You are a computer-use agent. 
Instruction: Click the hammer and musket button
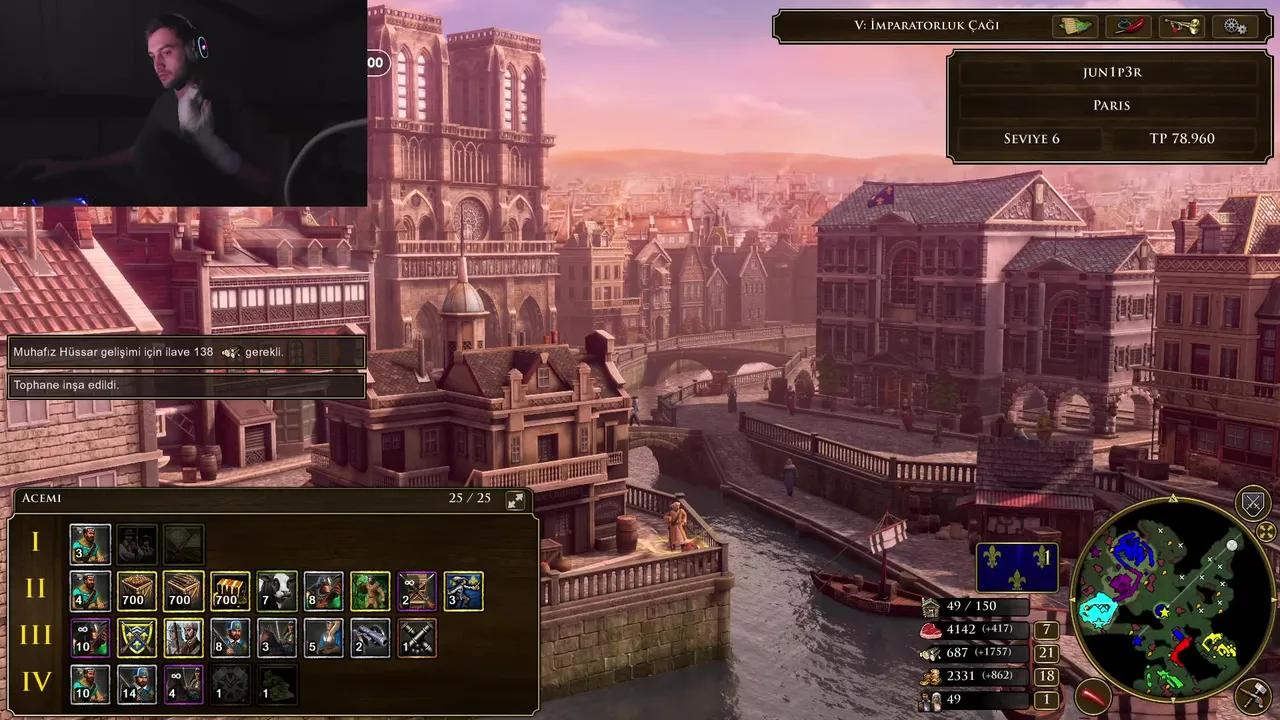(1252, 696)
